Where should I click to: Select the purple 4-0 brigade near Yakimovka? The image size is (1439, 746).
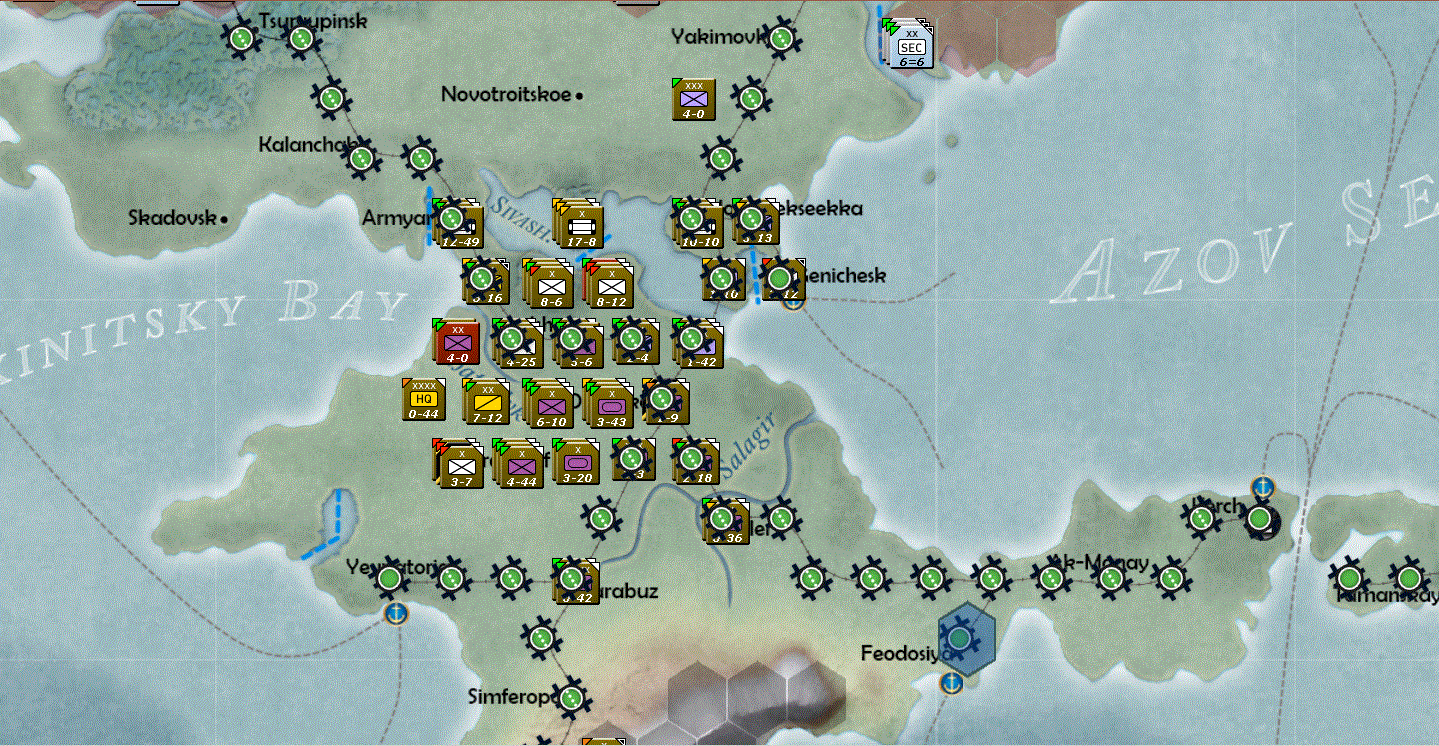click(x=694, y=99)
